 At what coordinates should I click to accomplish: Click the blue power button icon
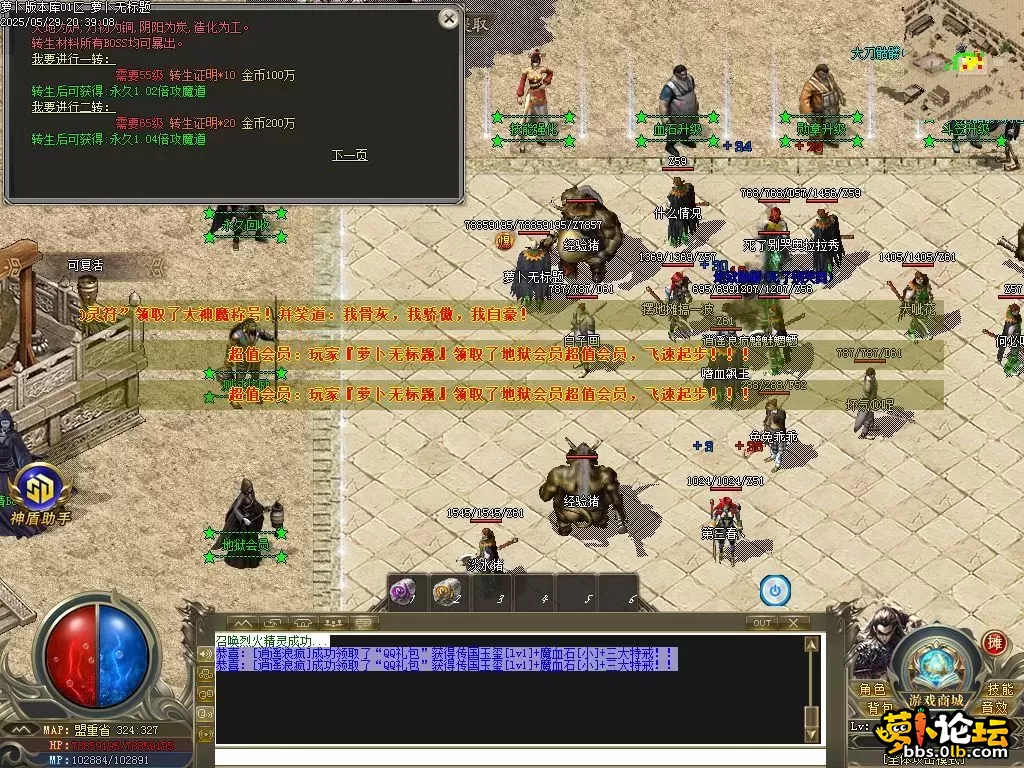[775, 591]
